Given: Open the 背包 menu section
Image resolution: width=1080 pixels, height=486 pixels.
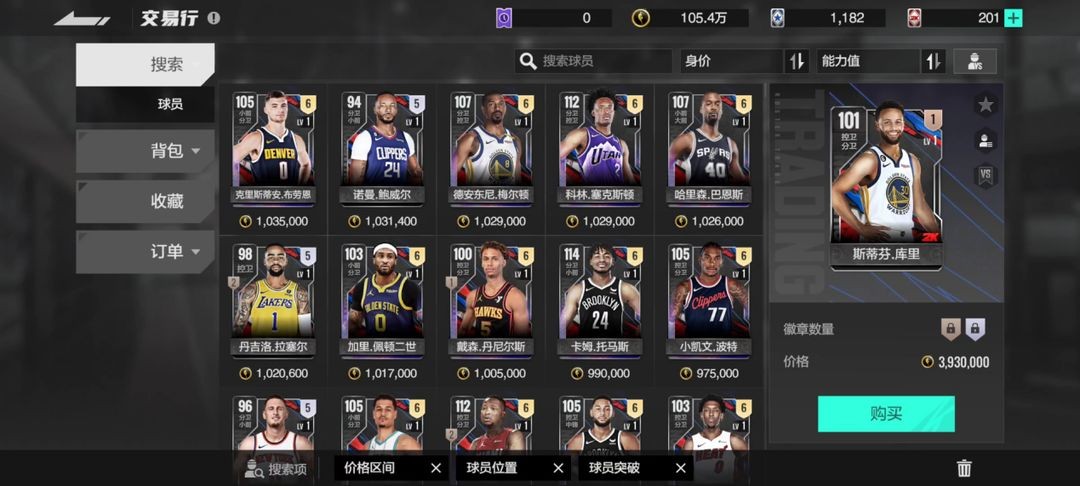Looking at the screenshot, I should [x=145, y=151].
